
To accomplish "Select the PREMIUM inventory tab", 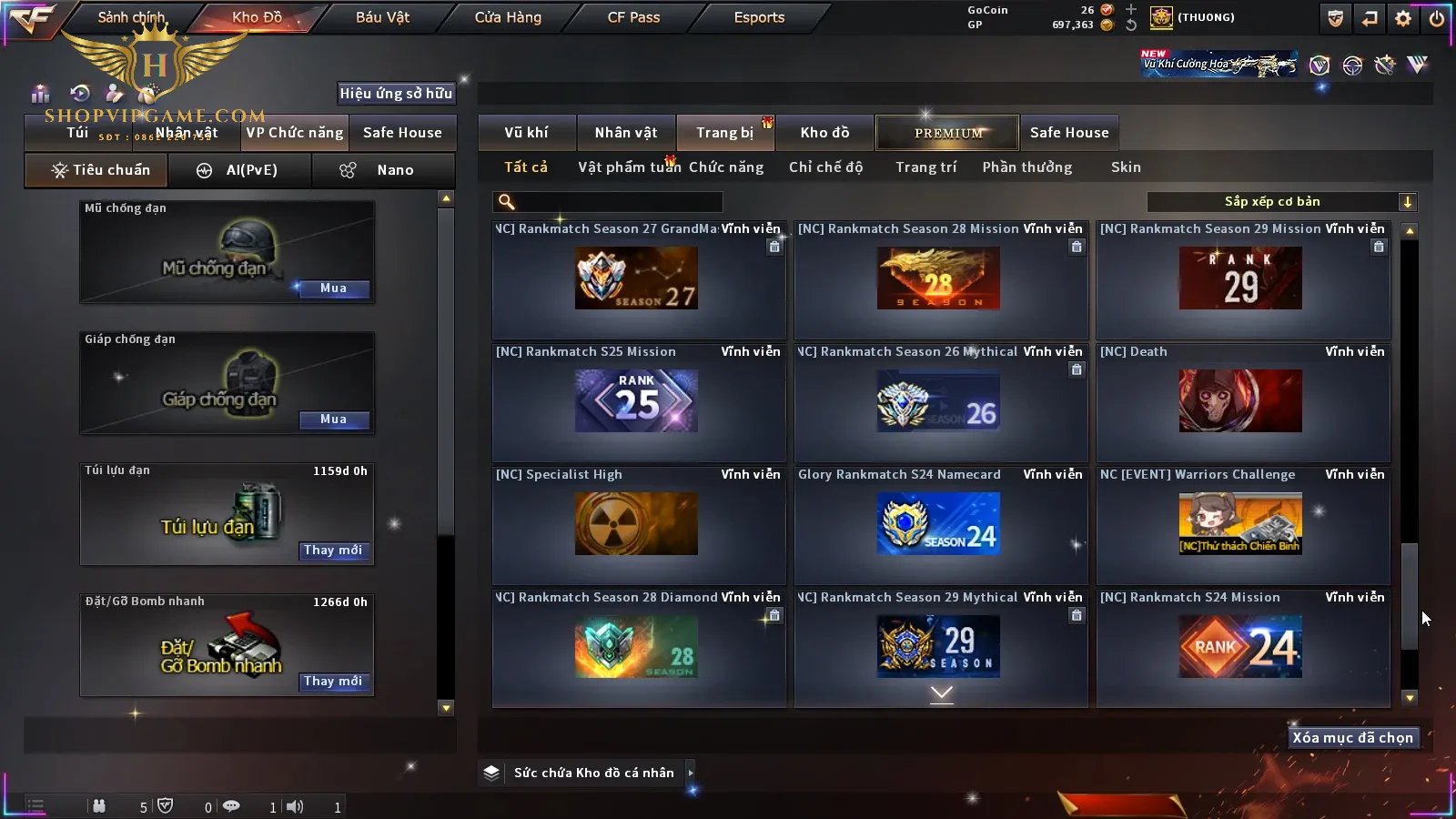I will [x=947, y=133].
